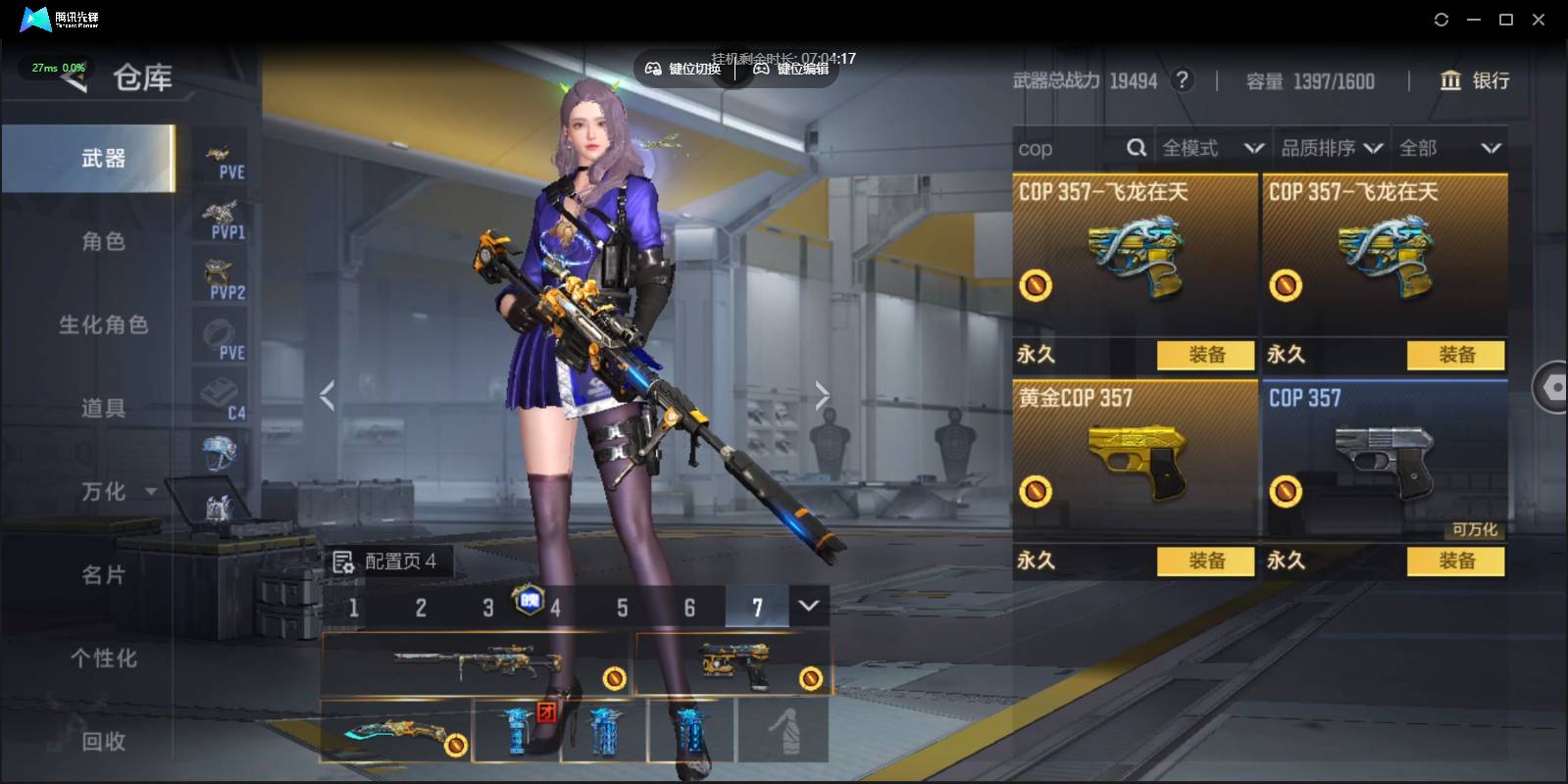Maximize the emulator window
Viewport: 1568px width, 784px height.
tap(1506, 20)
